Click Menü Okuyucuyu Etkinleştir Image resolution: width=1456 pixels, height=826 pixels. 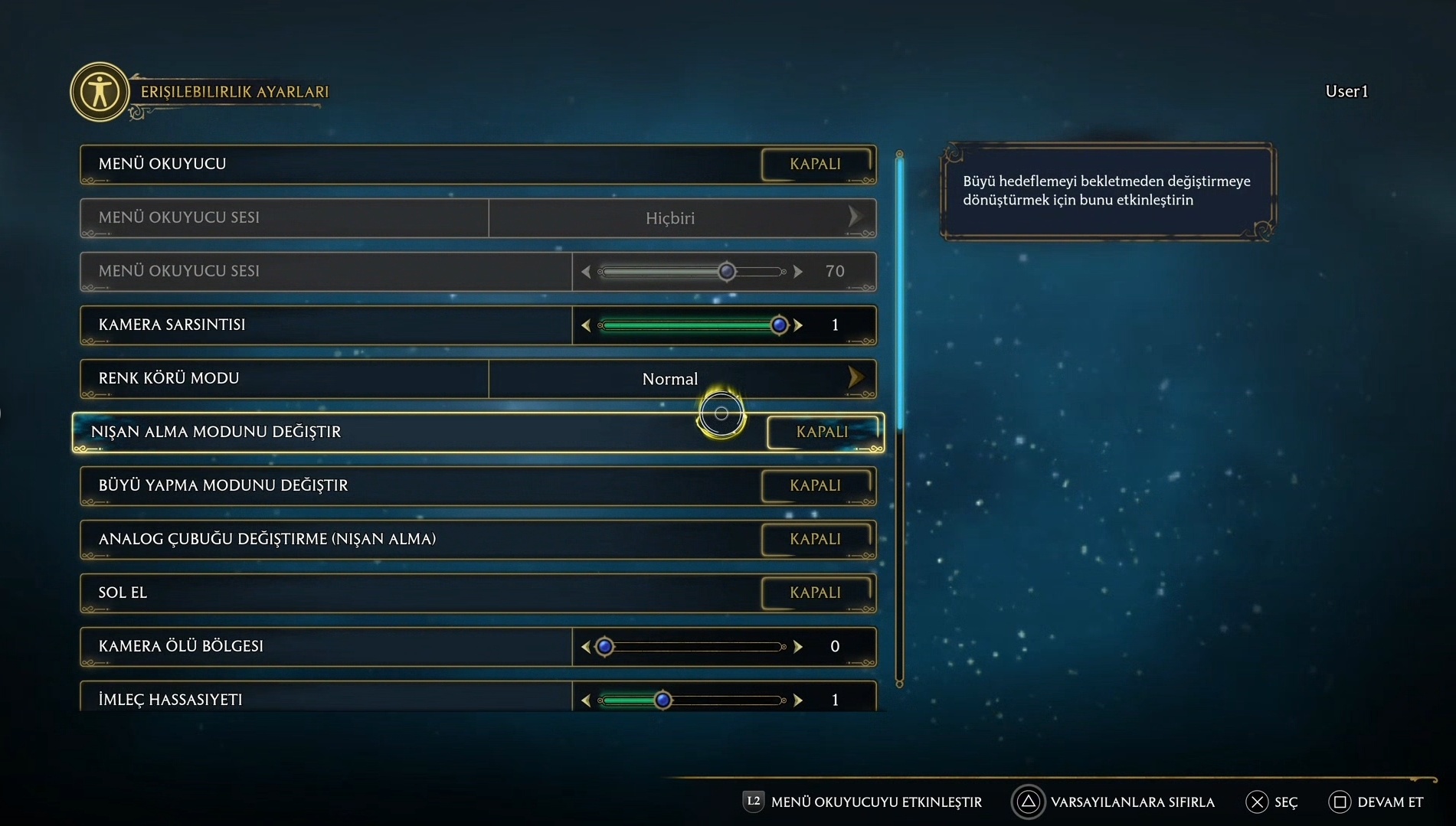863,802
